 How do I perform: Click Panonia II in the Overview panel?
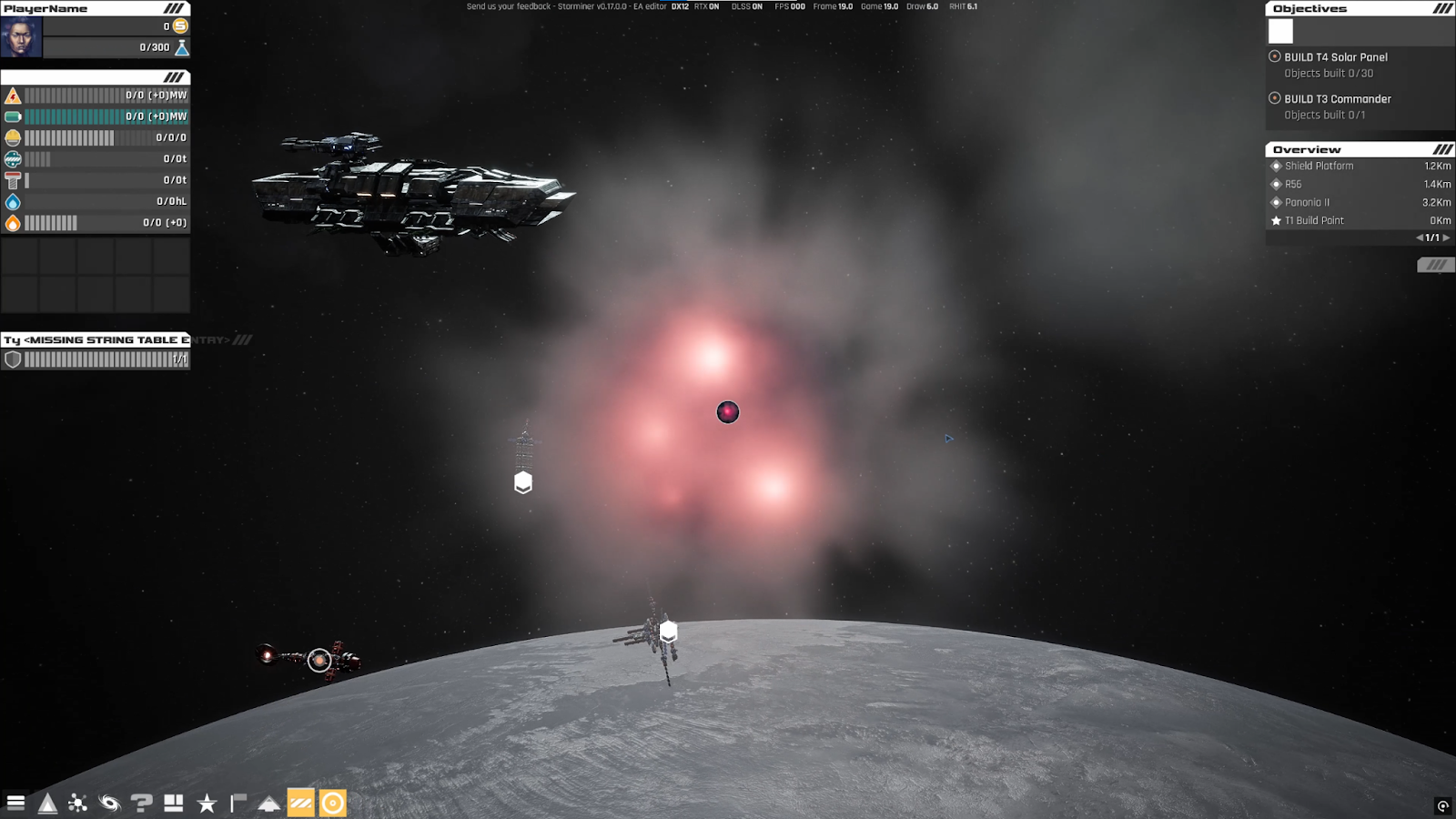1310,202
